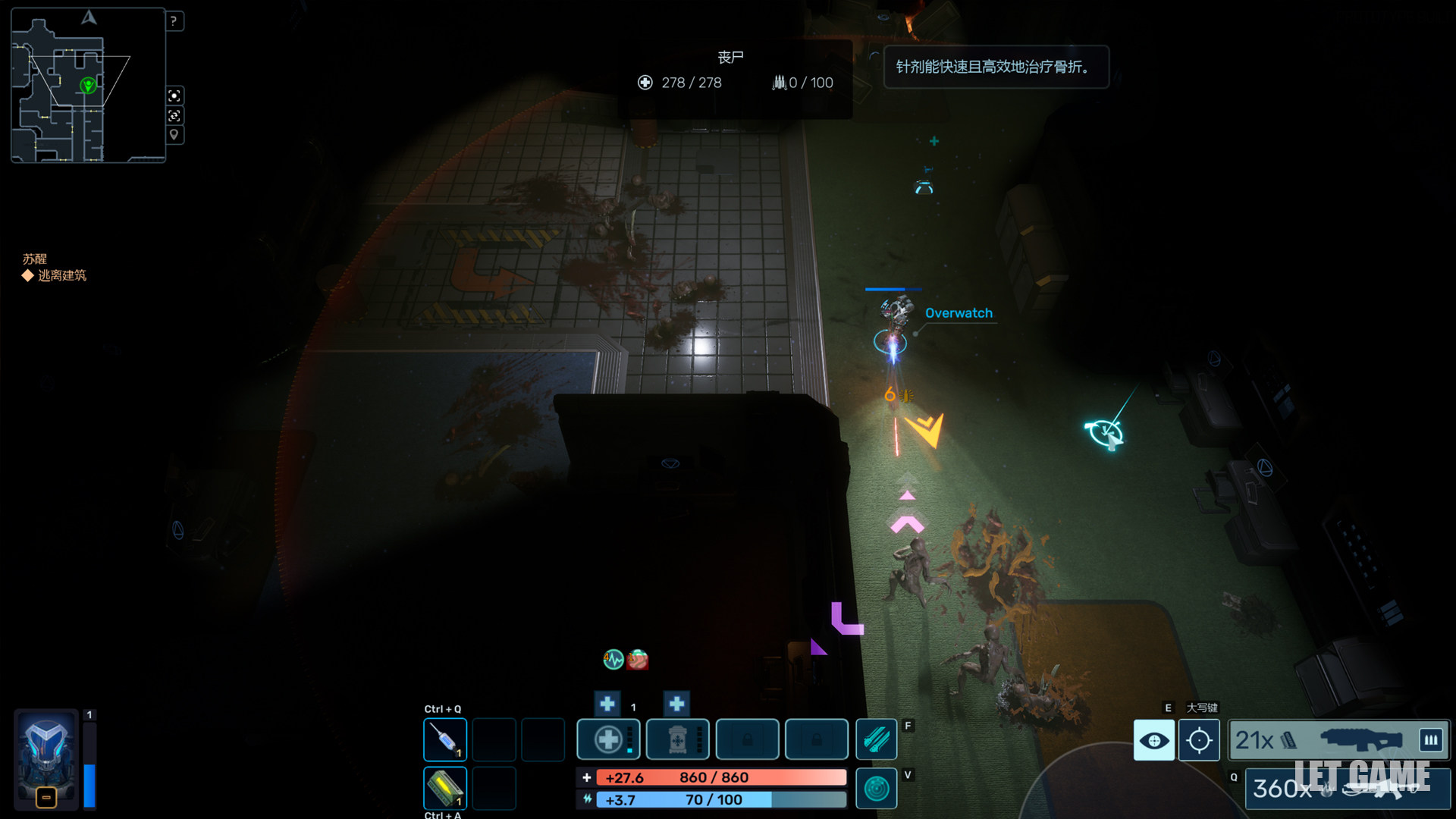1456x819 pixels.
Task: Use the triple slash ability
Action: click(876, 739)
